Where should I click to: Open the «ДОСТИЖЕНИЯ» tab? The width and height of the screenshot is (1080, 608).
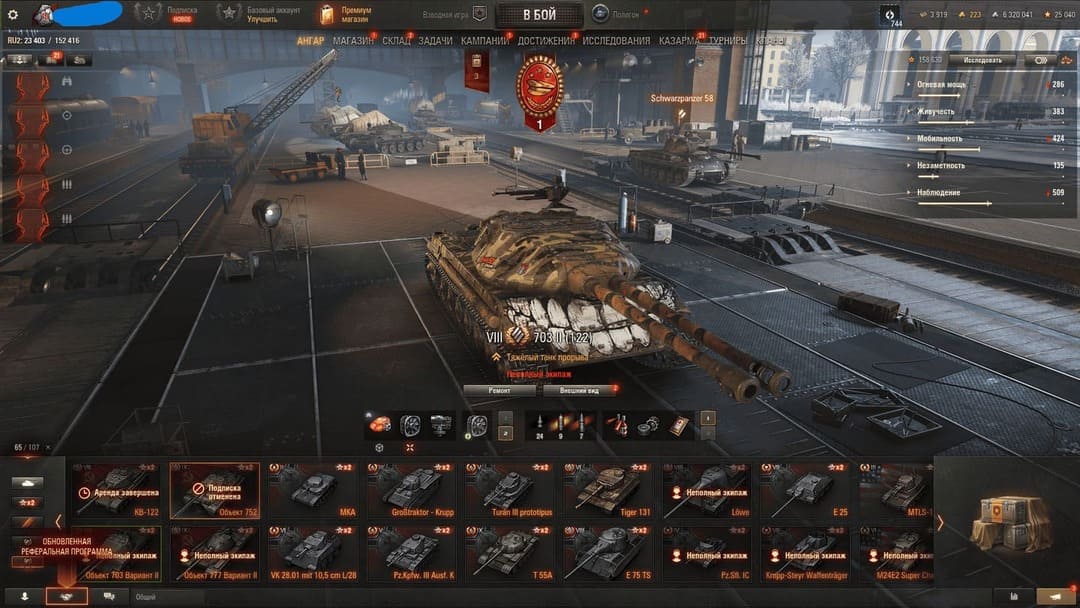(546, 41)
